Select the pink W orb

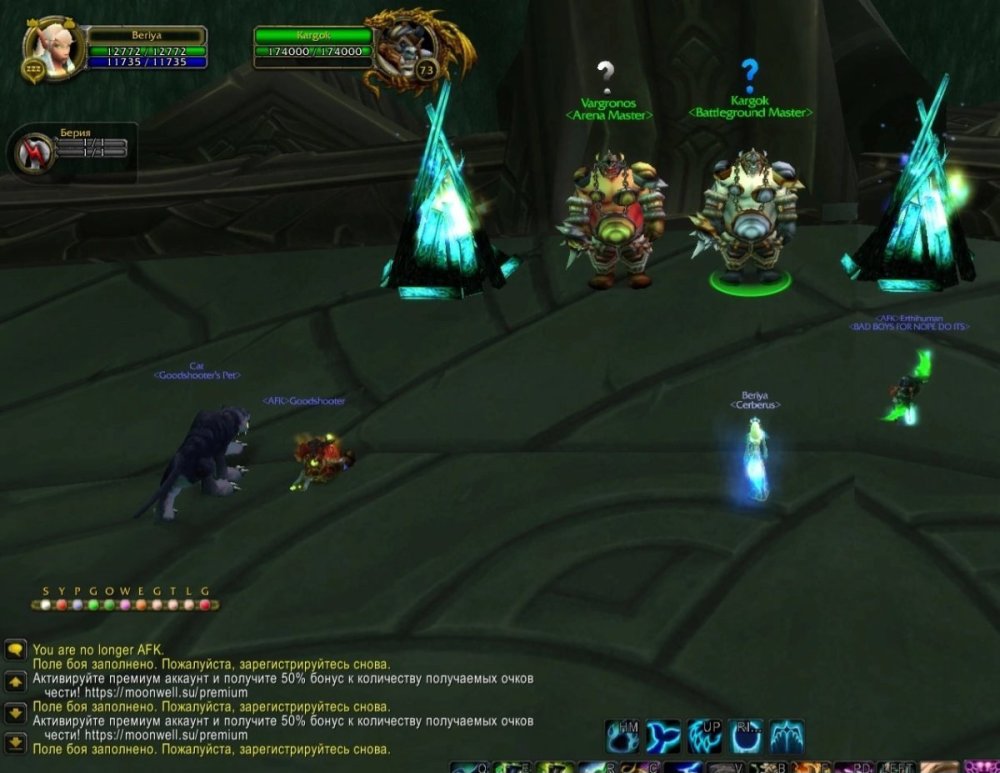125,605
